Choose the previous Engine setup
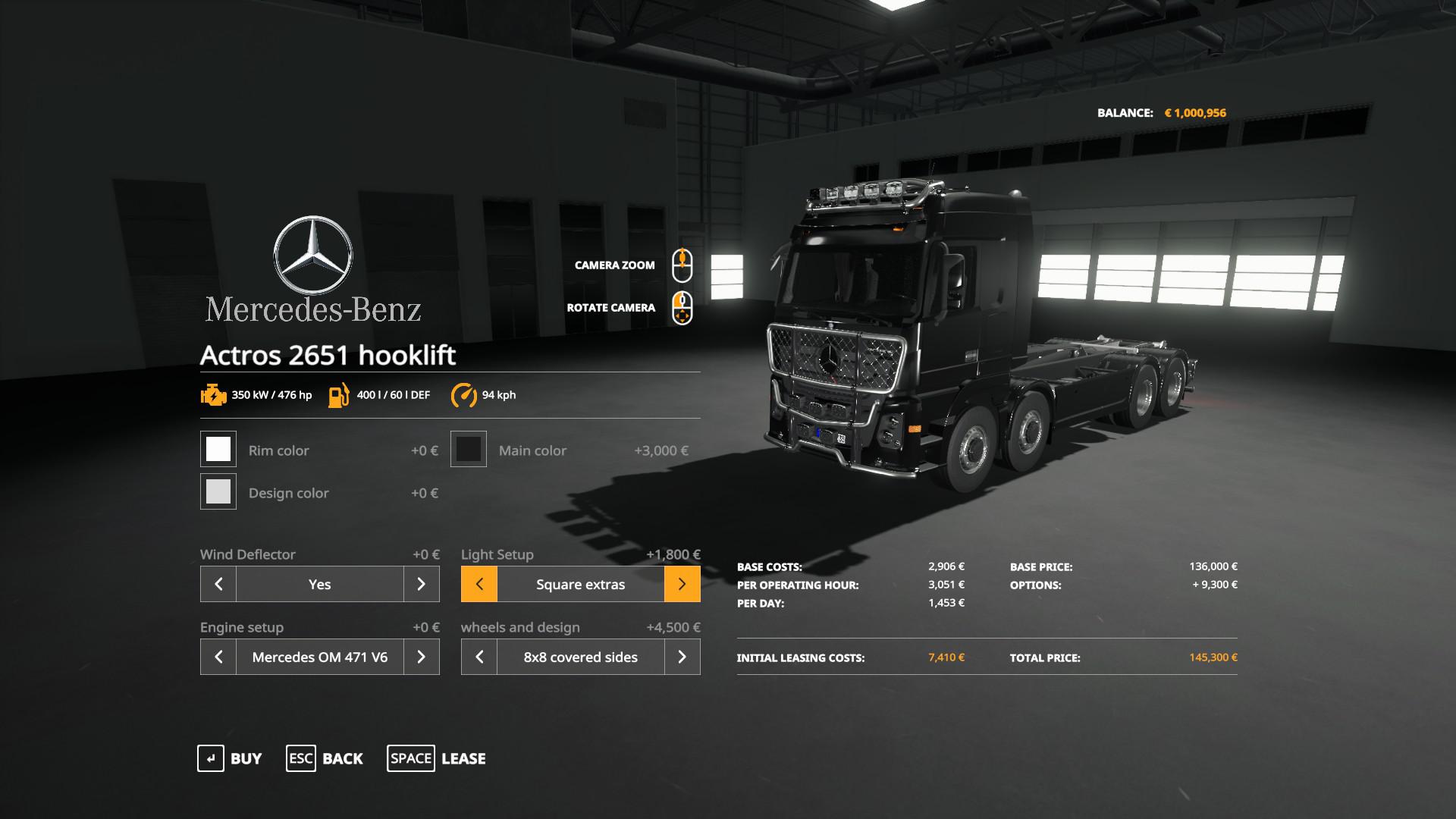1456x819 pixels. pyautogui.click(x=218, y=657)
